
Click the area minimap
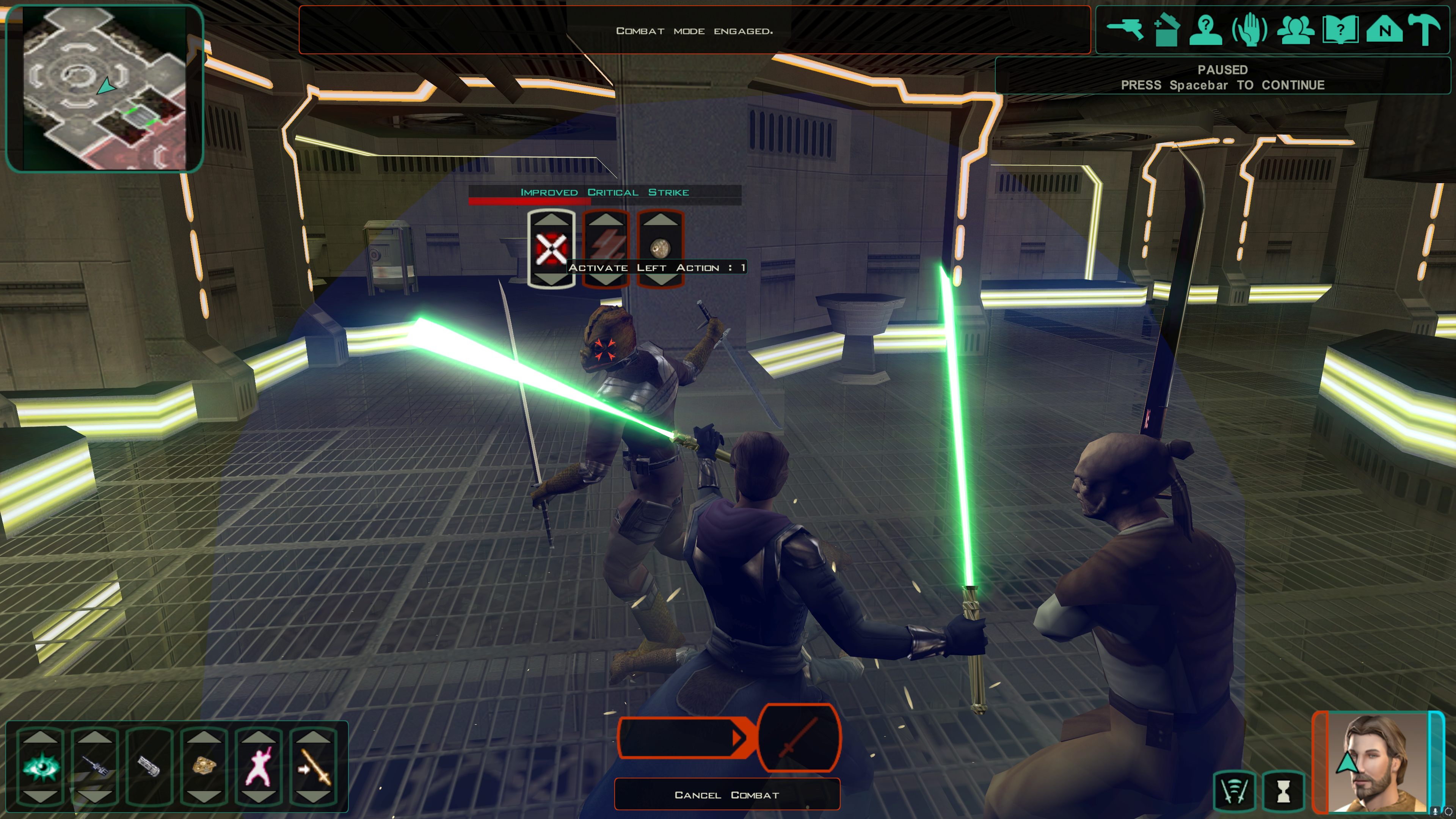[x=104, y=88]
